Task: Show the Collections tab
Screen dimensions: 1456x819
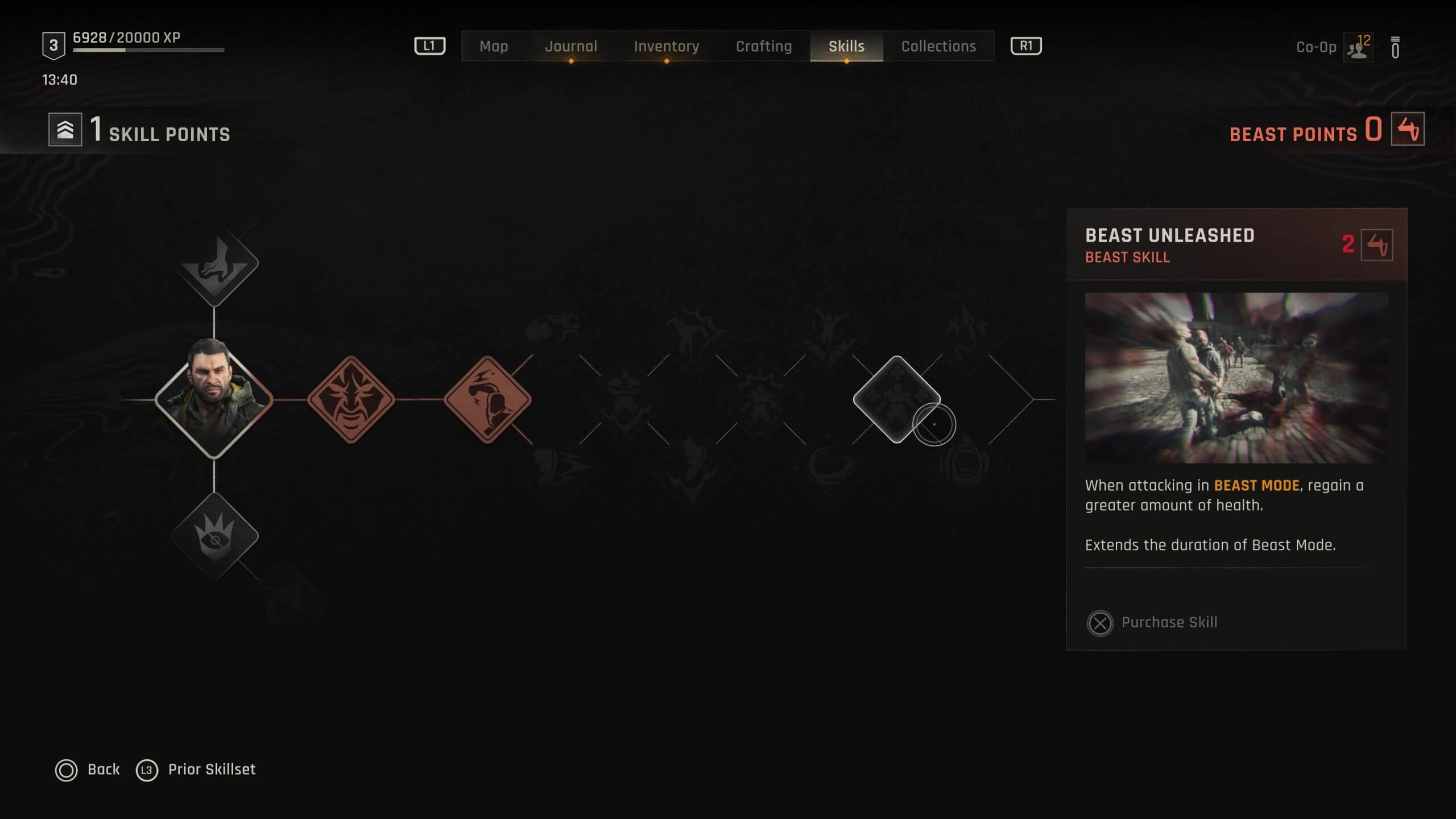Action: click(938, 46)
